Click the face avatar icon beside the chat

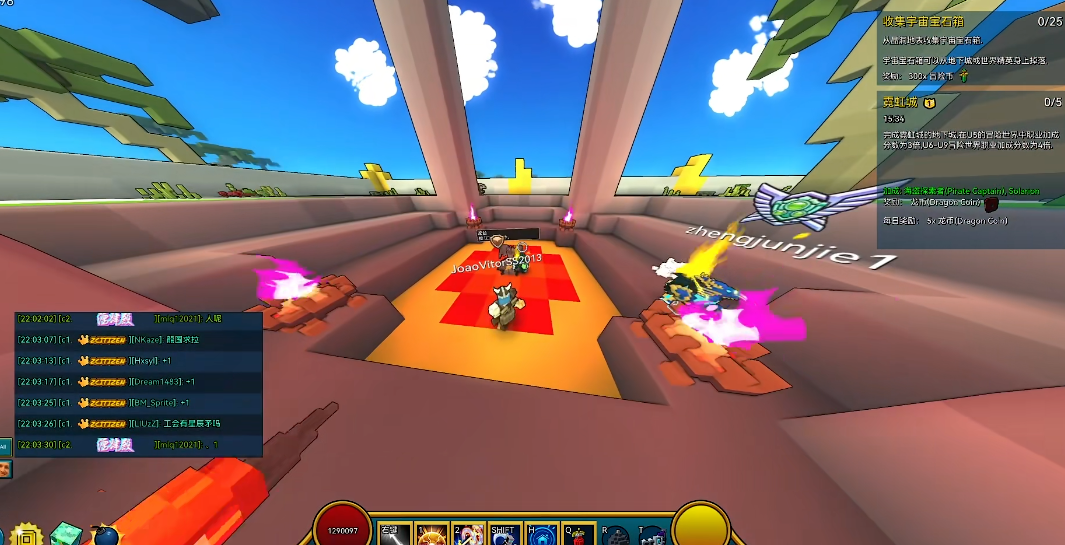[5, 468]
